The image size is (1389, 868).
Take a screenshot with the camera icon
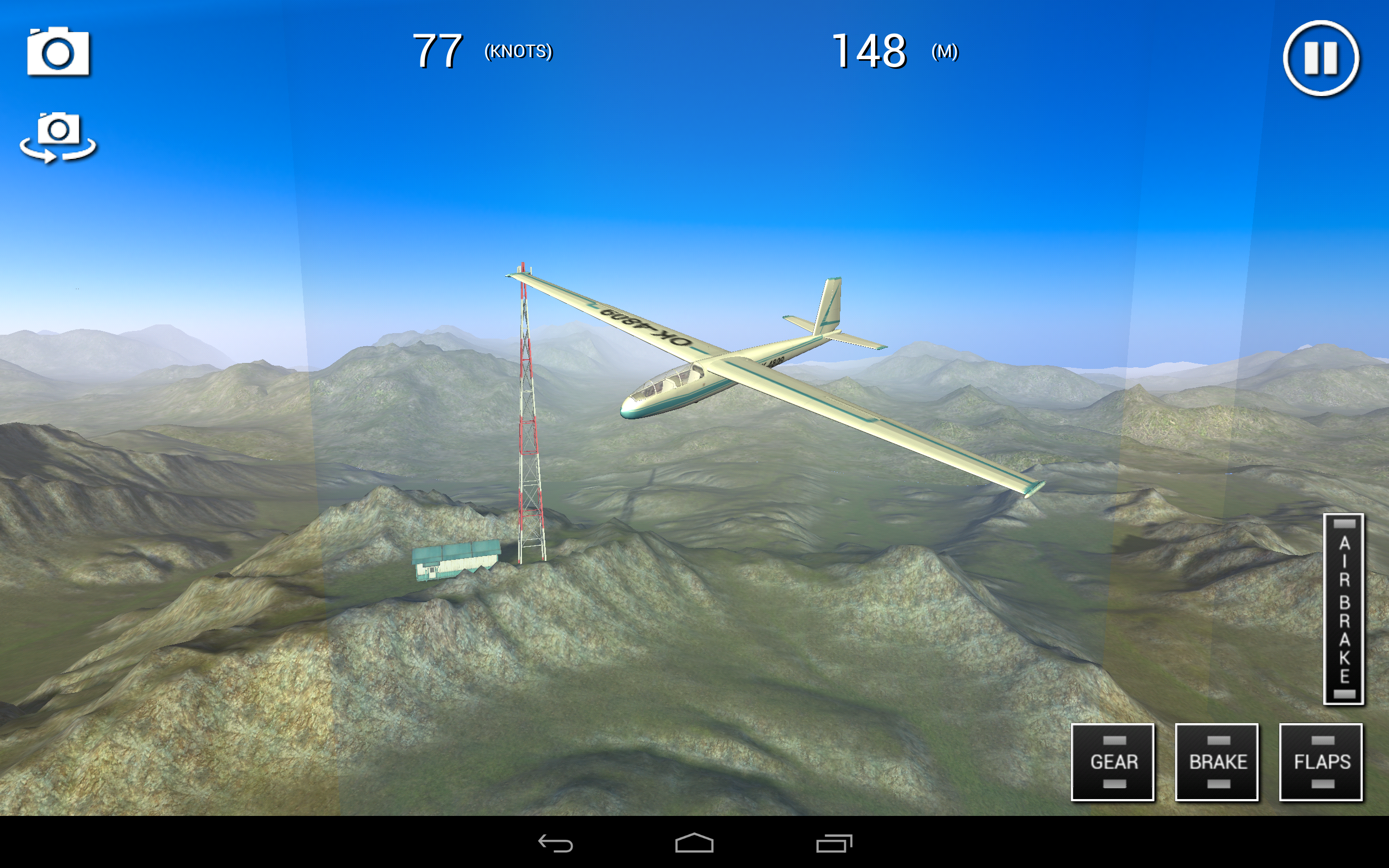coord(58,52)
